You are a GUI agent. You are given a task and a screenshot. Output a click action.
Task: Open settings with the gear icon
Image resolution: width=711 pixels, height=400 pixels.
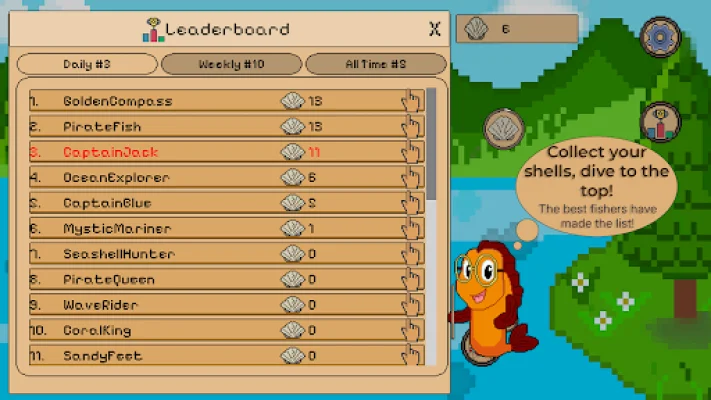(659, 38)
